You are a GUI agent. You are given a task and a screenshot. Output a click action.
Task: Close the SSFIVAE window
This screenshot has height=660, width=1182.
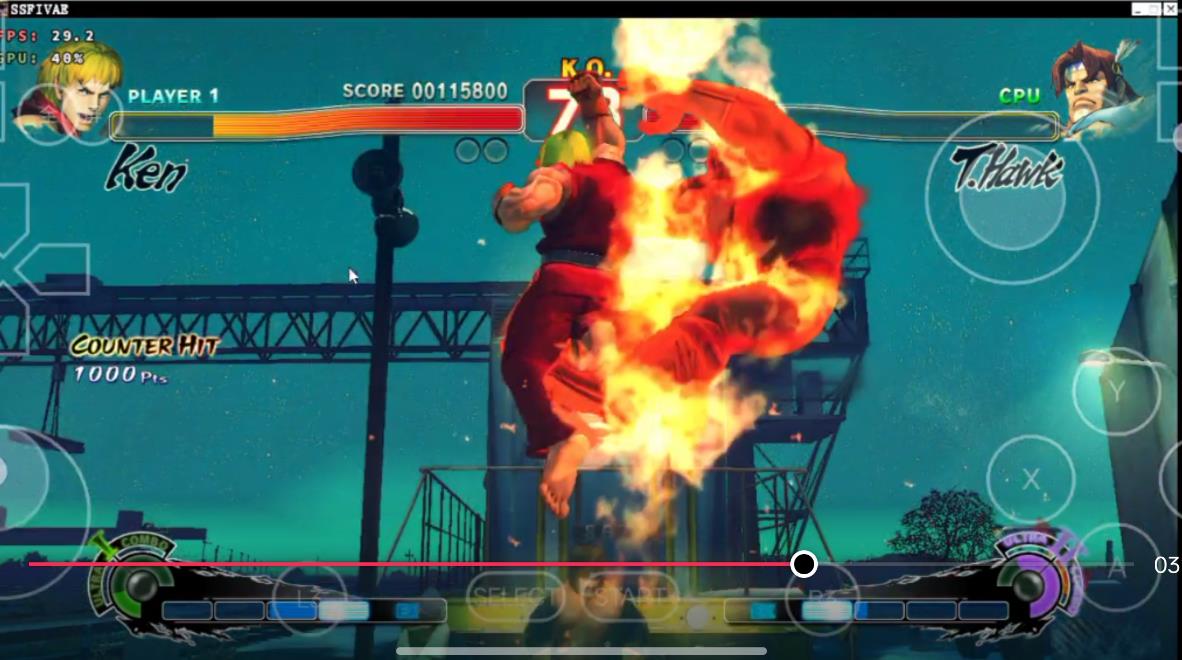point(1173,8)
